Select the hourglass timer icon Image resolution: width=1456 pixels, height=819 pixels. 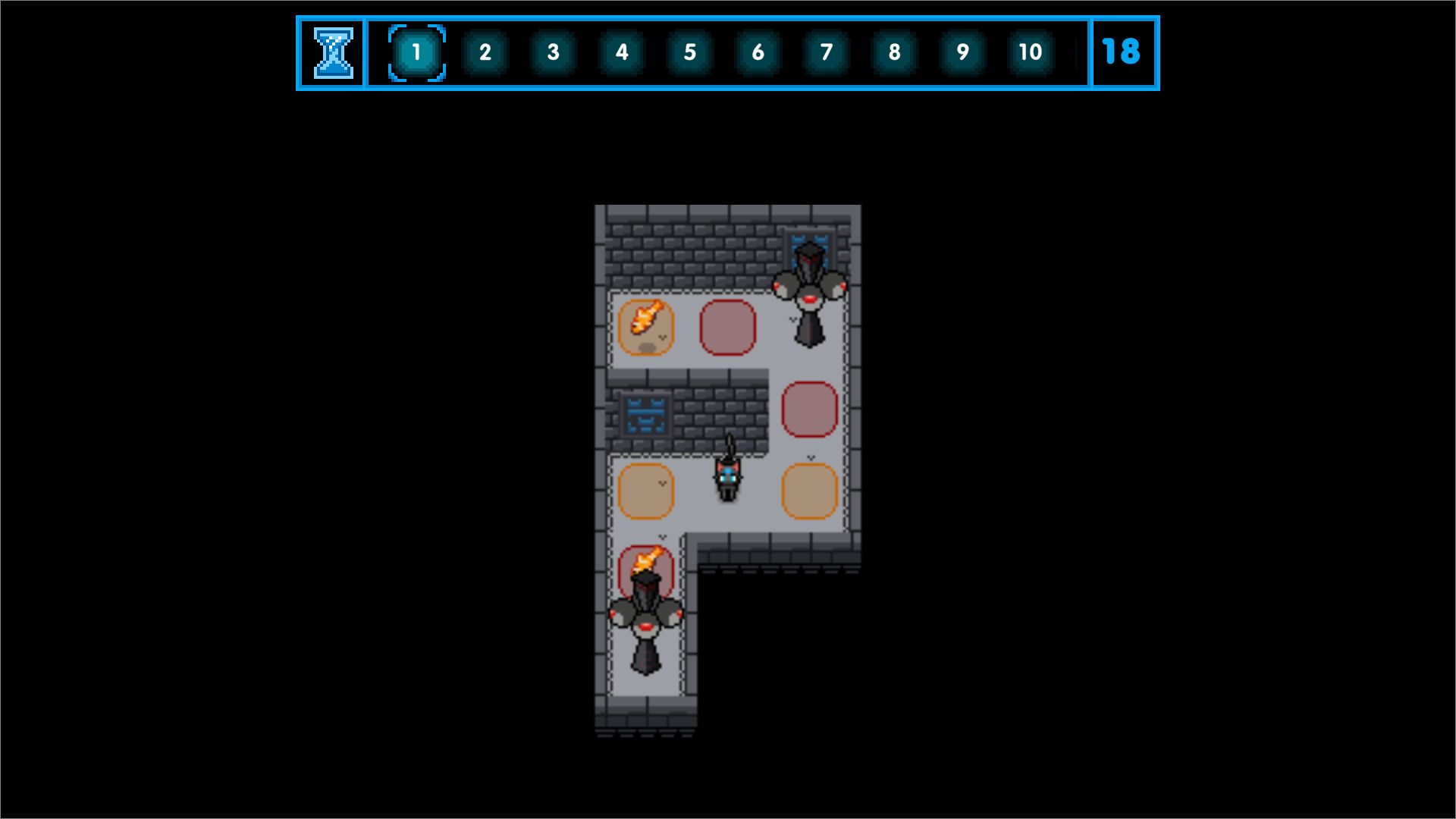coord(332,53)
